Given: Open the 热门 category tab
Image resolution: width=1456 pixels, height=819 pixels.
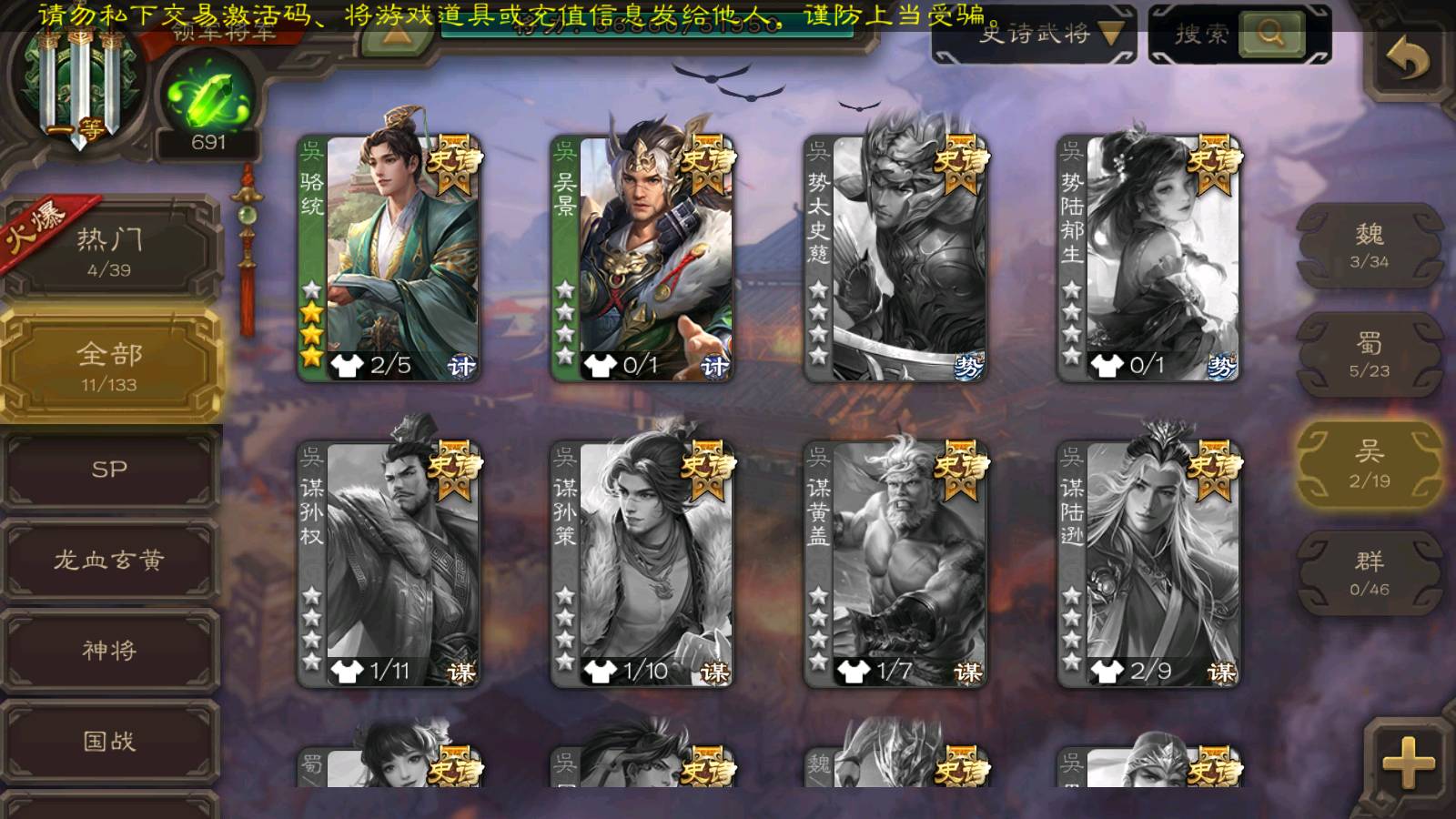Looking at the screenshot, I should [109, 250].
